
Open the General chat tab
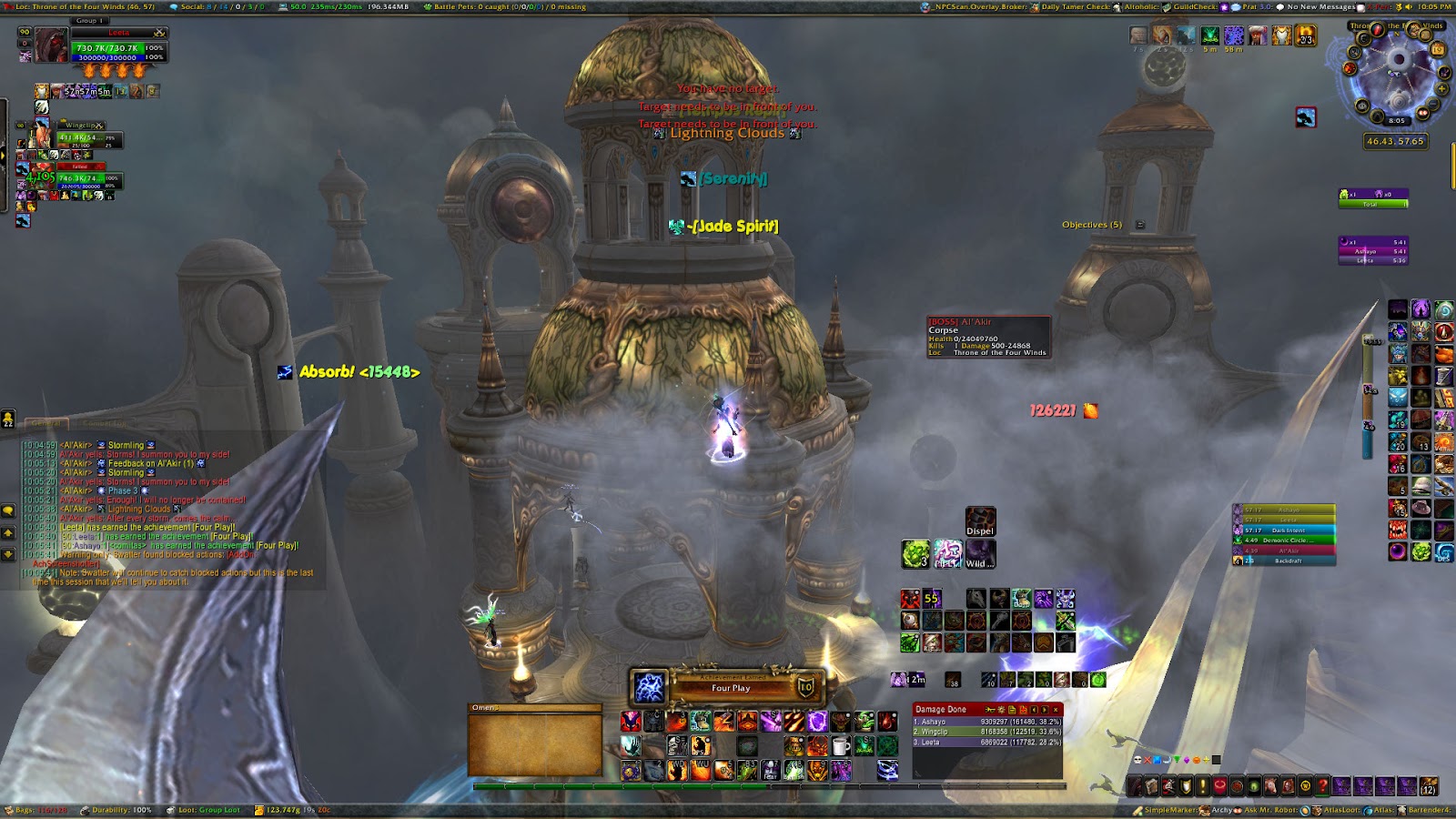pos(45,423)
